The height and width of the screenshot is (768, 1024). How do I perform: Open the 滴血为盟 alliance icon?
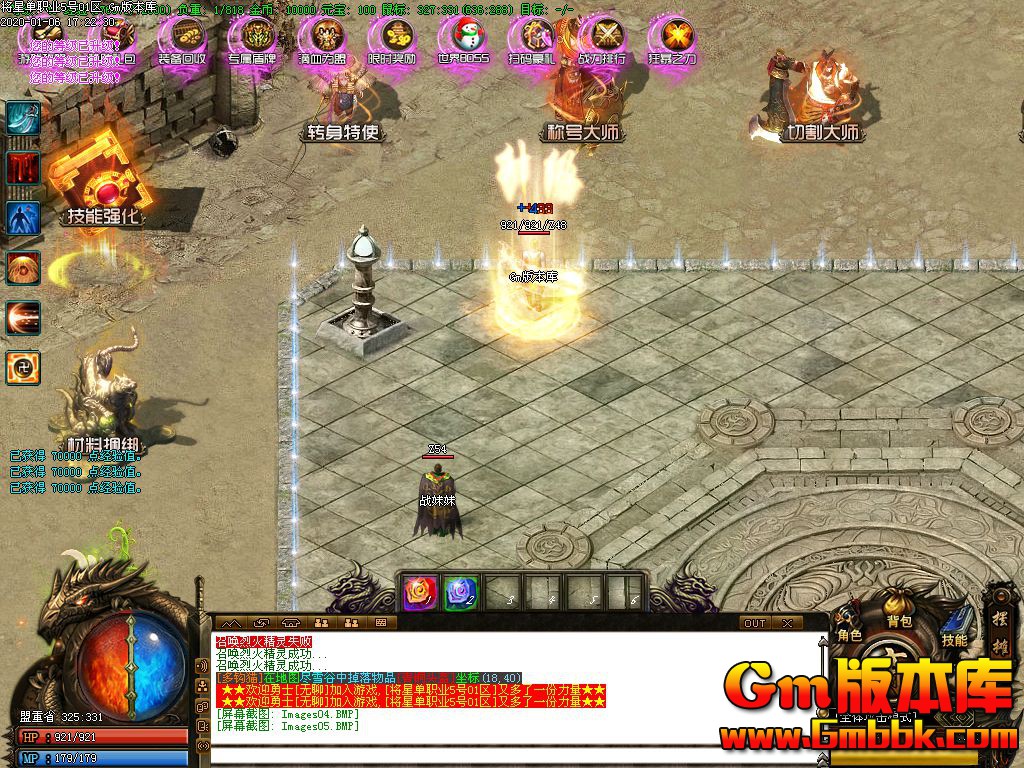(x=322, y=40)
